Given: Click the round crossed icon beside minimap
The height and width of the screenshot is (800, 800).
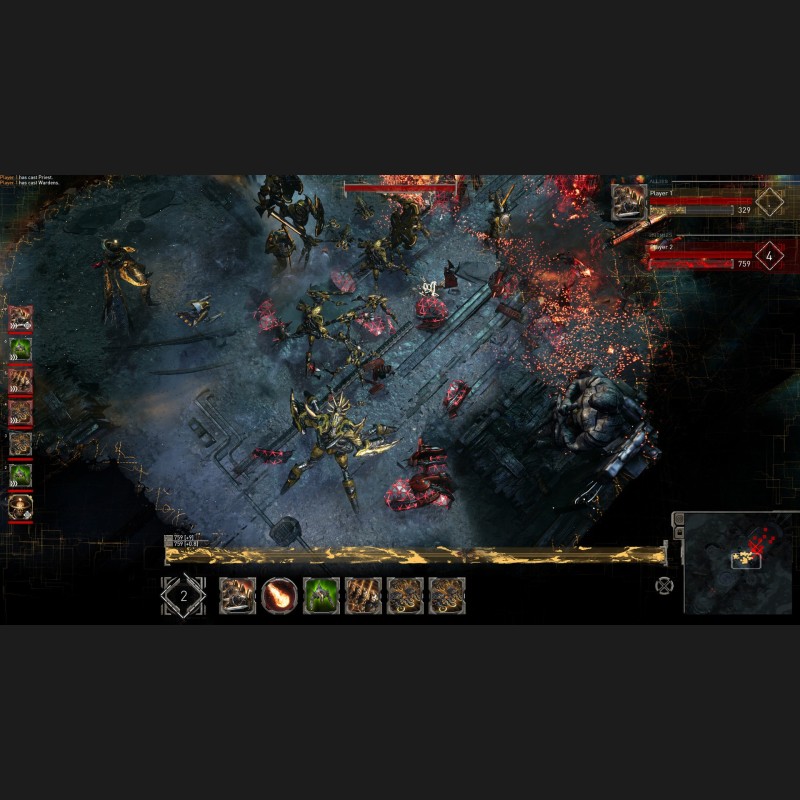Looking at the screenshot, I should coord(664,585).
